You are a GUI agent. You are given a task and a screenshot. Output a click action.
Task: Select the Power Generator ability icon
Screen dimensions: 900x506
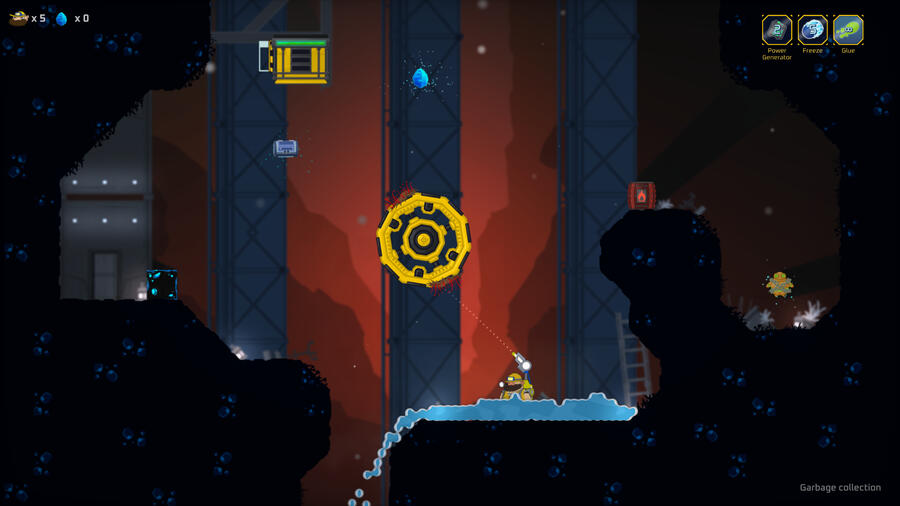(x=777, y=30)
